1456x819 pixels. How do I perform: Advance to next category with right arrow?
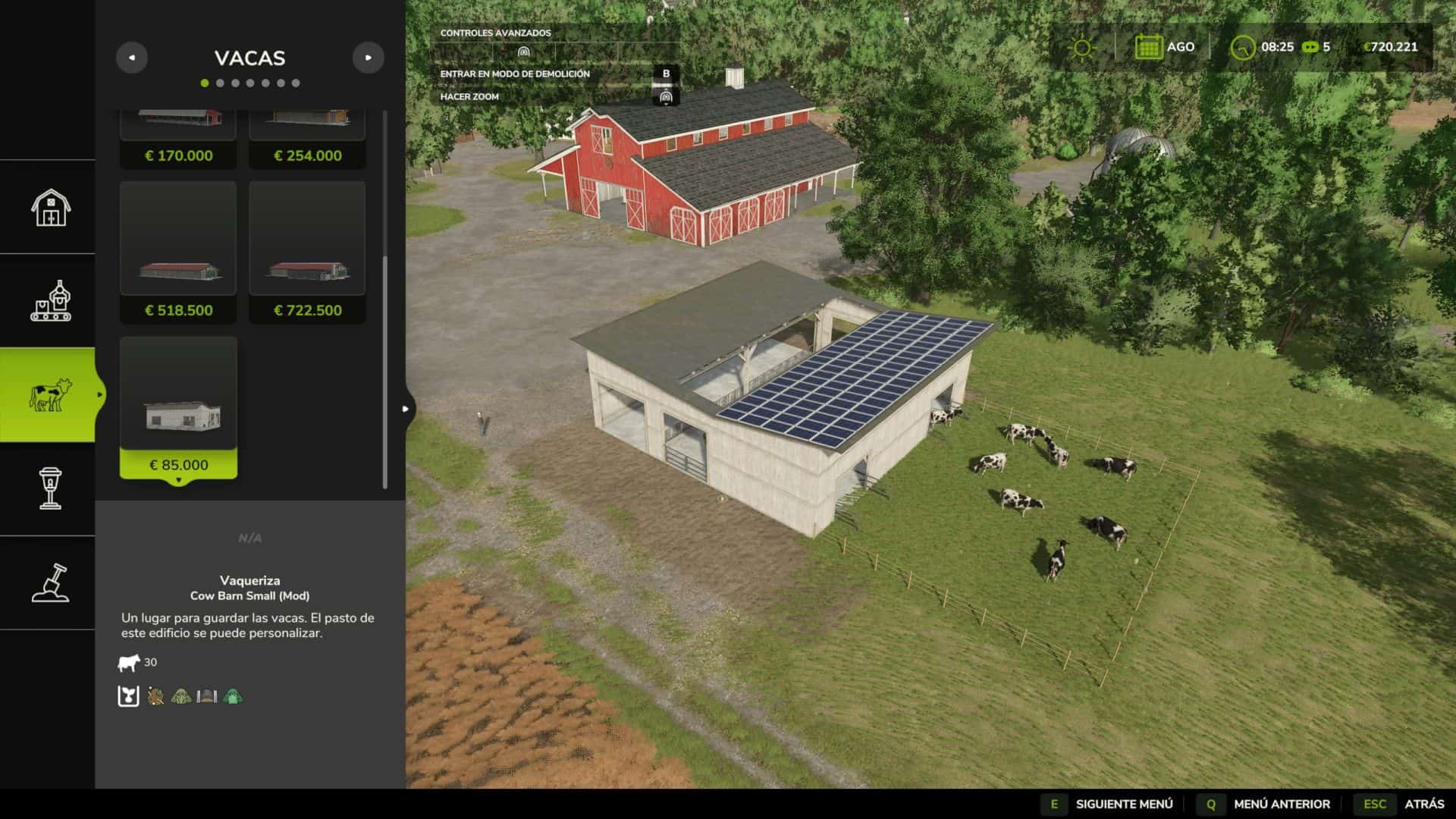tap(369, 58)
